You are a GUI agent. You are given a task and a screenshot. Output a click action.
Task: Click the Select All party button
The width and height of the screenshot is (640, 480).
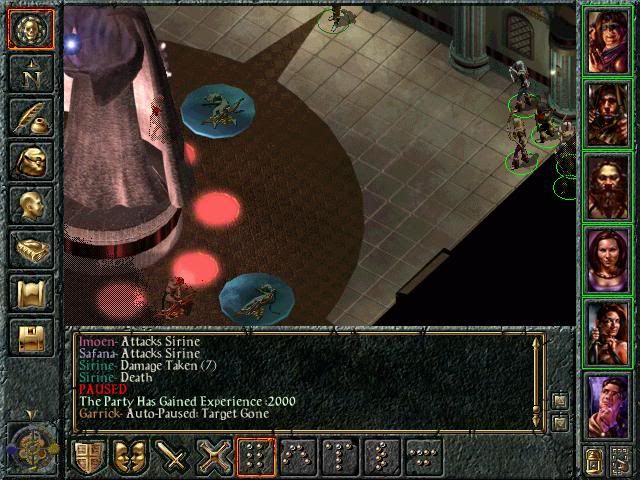(594, 460)
